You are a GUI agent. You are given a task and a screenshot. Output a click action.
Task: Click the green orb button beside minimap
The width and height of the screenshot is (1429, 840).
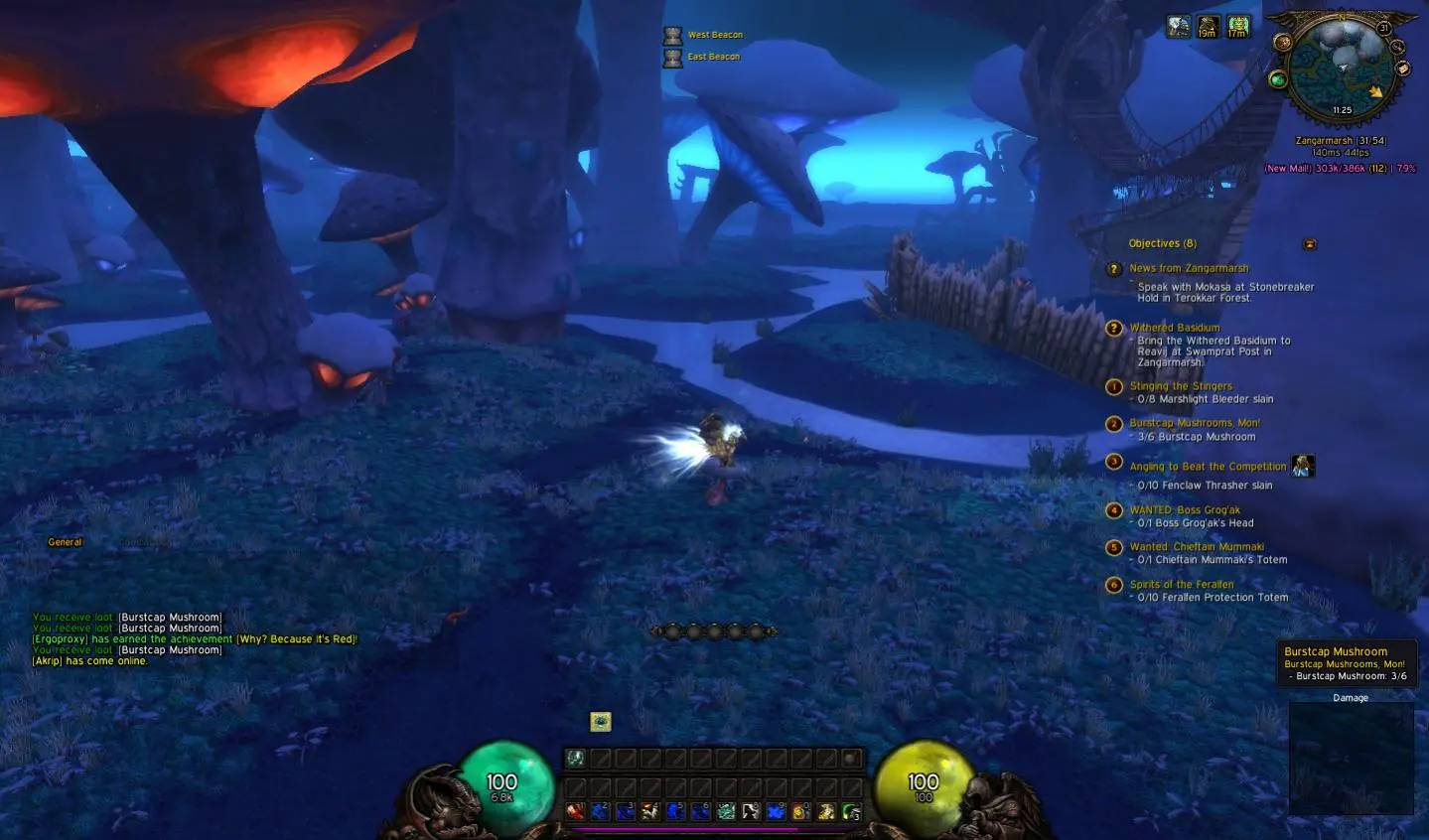pyautogui.click(x=1278, y=79)
